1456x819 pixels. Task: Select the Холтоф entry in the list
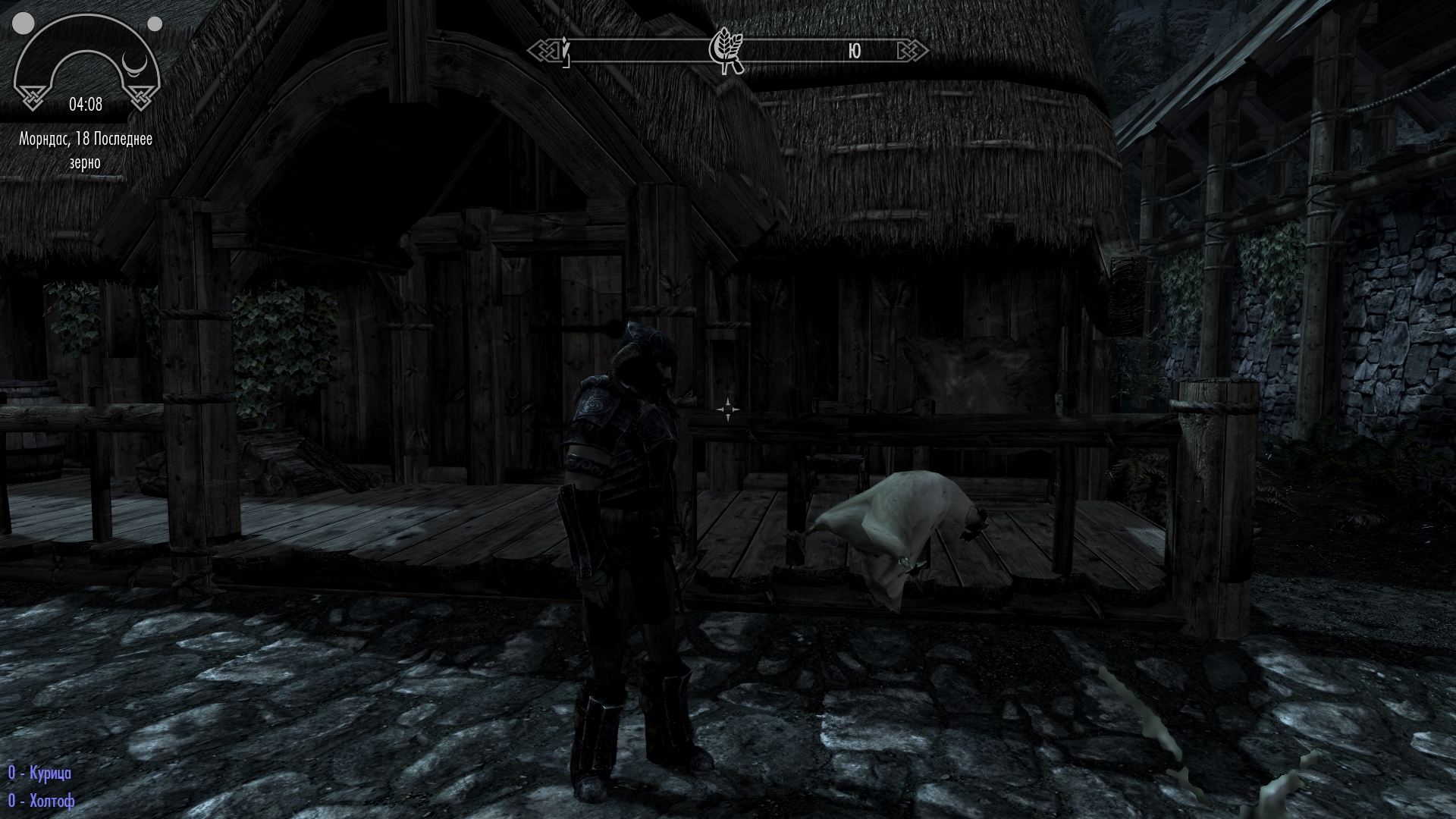tap(42, 801)
